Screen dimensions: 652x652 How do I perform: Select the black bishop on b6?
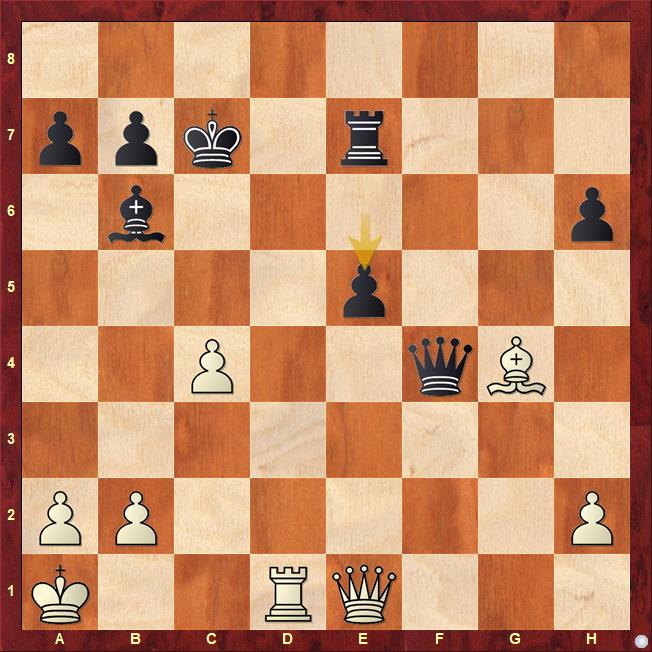136,213
